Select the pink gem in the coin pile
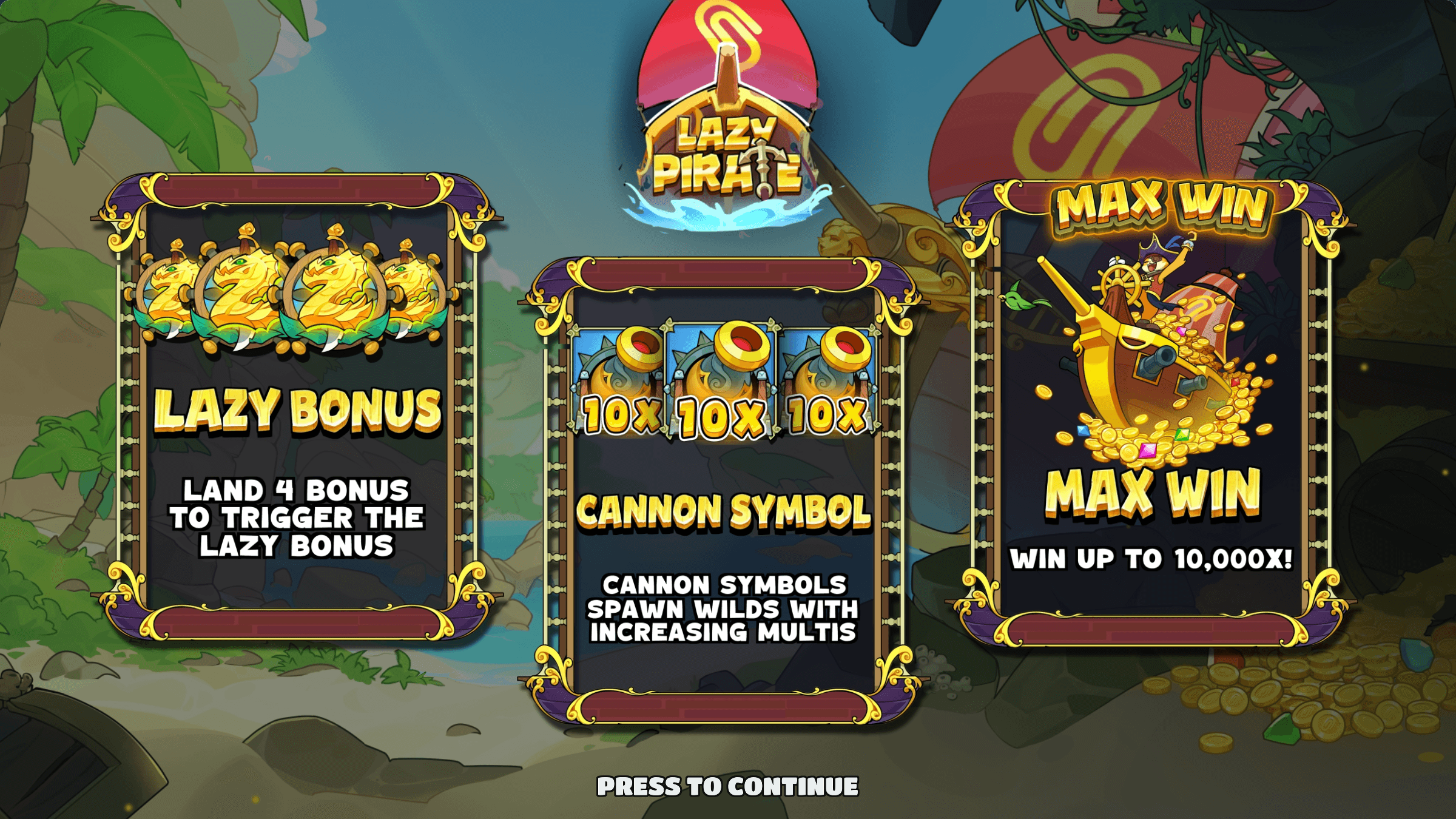Viewport: 1456px width, 819px height. [x=1147, y=450]
